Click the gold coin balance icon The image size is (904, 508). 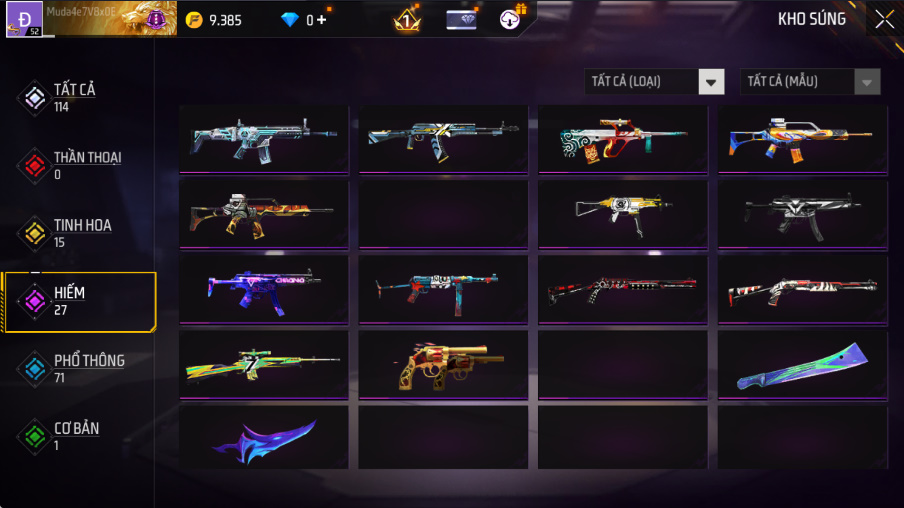194,19
